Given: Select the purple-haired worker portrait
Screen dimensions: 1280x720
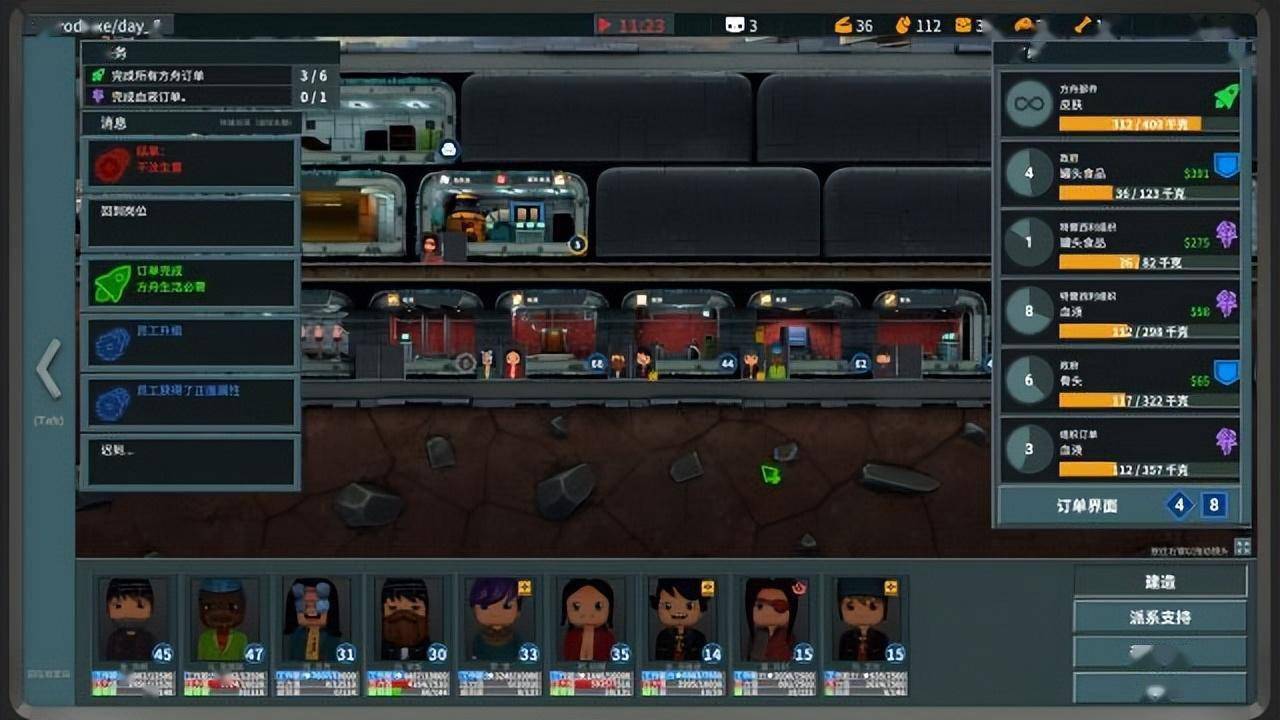Looking at the screenshot, I should coord(496,622).
